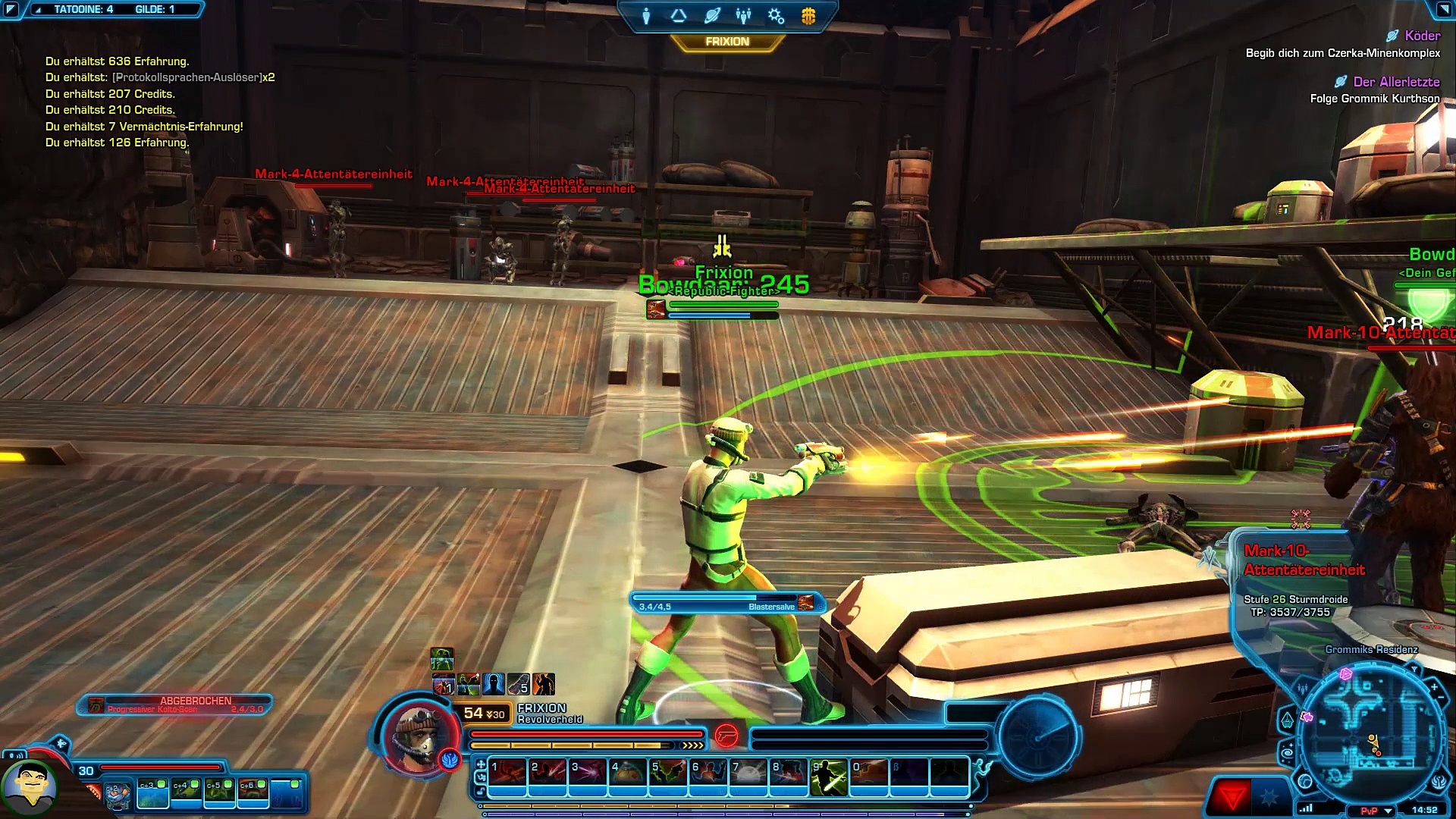Activate the ability in hotbar slot 1

(507, 776)
